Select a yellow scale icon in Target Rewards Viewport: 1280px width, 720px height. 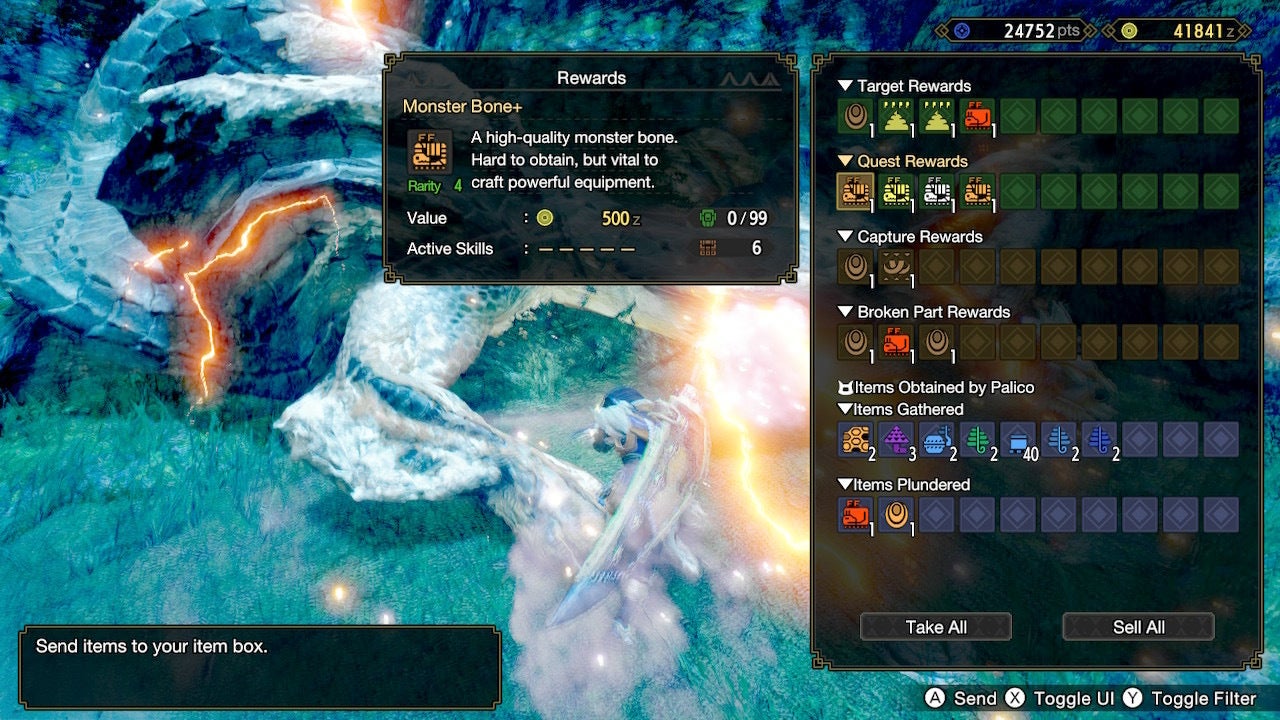click(x=896, y=116)
